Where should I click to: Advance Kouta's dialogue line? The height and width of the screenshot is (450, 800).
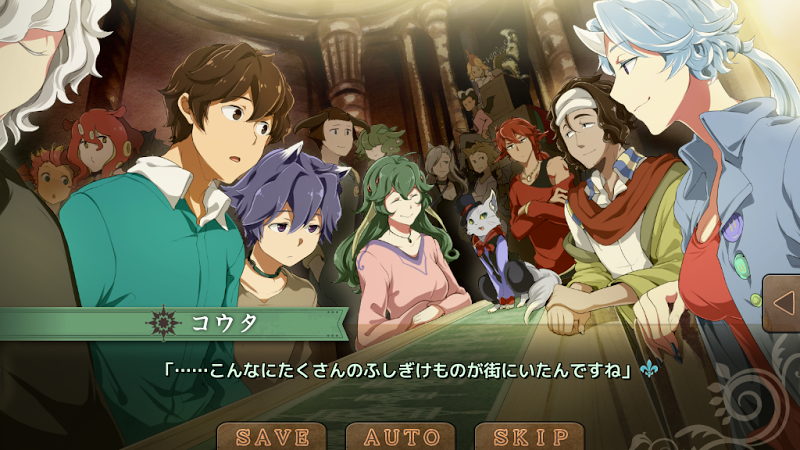pos(400,370)
